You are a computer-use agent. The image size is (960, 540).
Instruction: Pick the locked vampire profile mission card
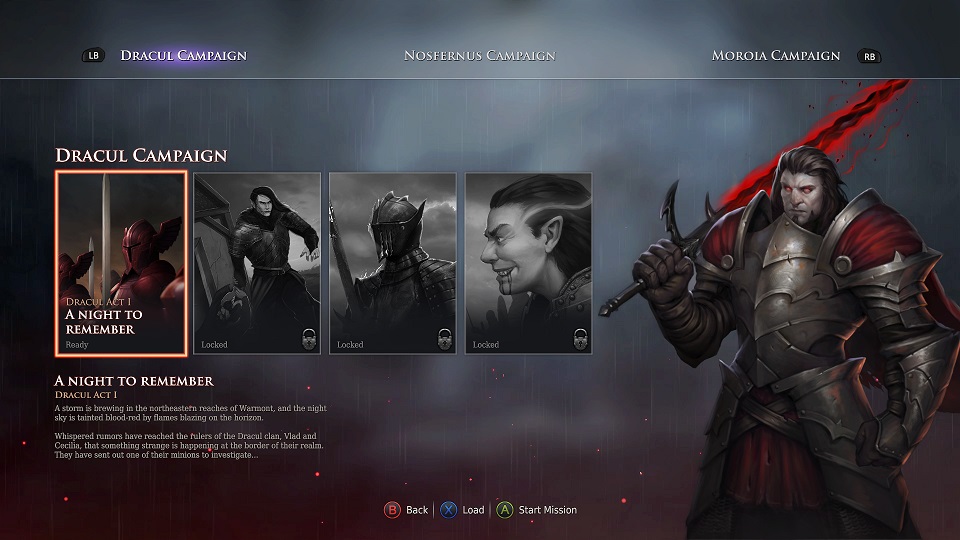coord(528,264)
